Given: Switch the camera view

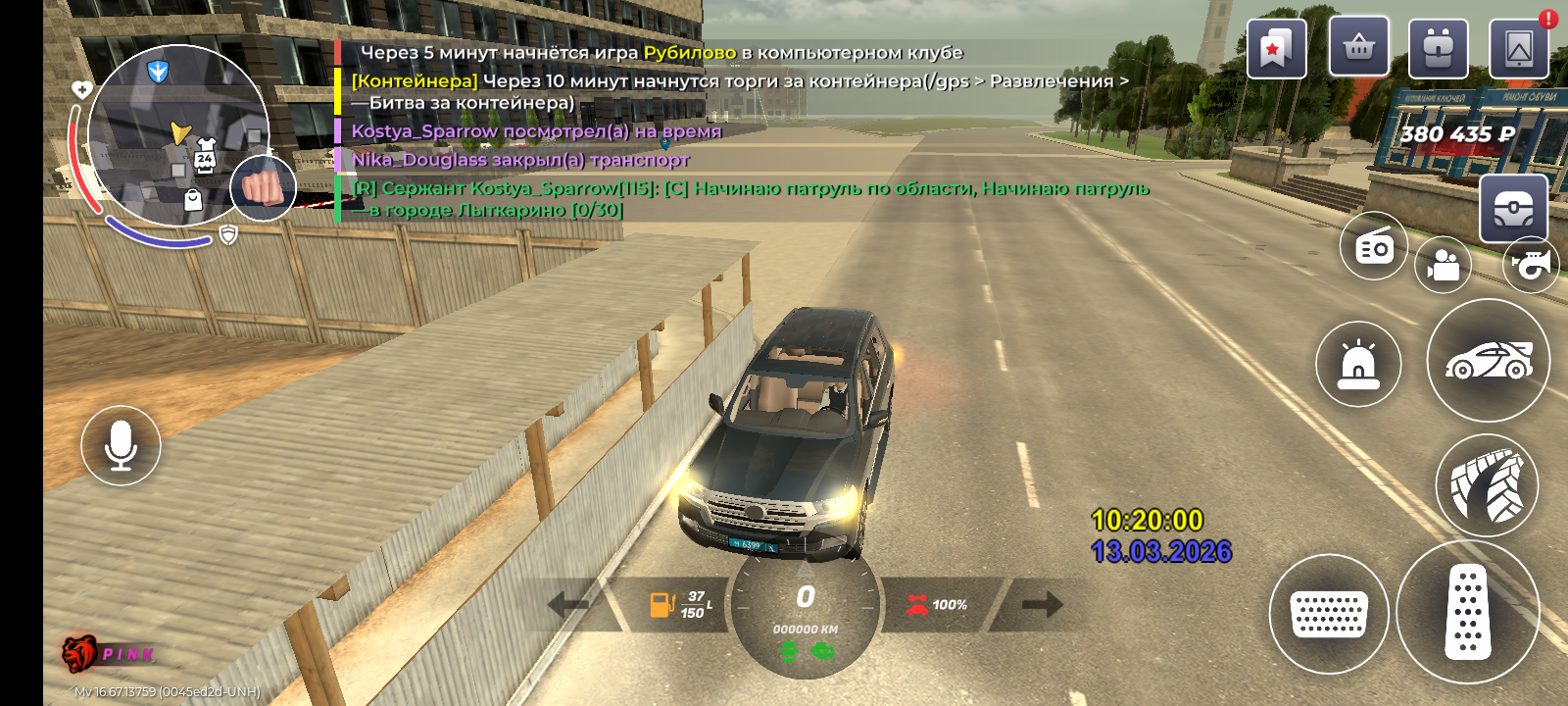Looking at the screenshot, I should click(x=1443, y=266).
